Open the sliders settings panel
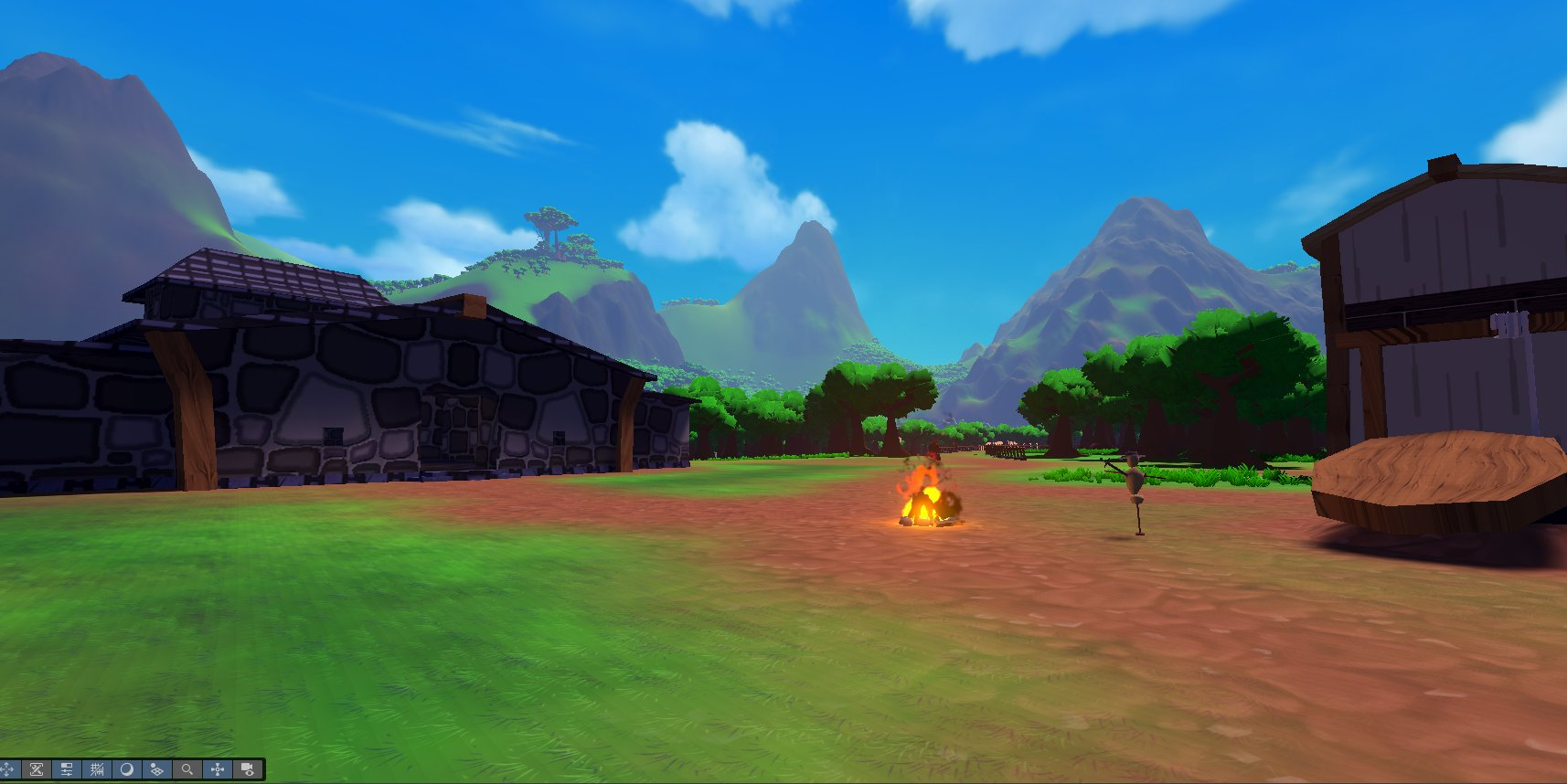This screenshot has width=1567, height=784. [x=67, y=769]
